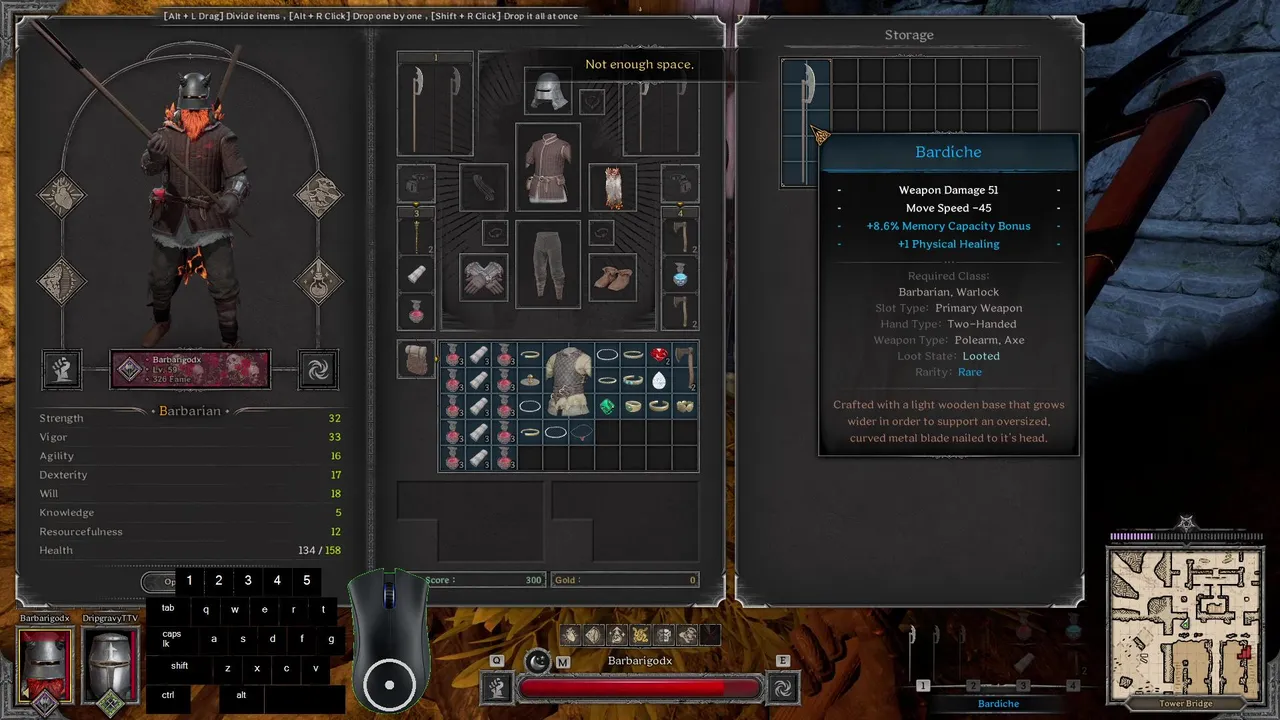Select the chainmail armor in the bag
The height and width of the screenshot is (720, 1280).
[568, 380]
